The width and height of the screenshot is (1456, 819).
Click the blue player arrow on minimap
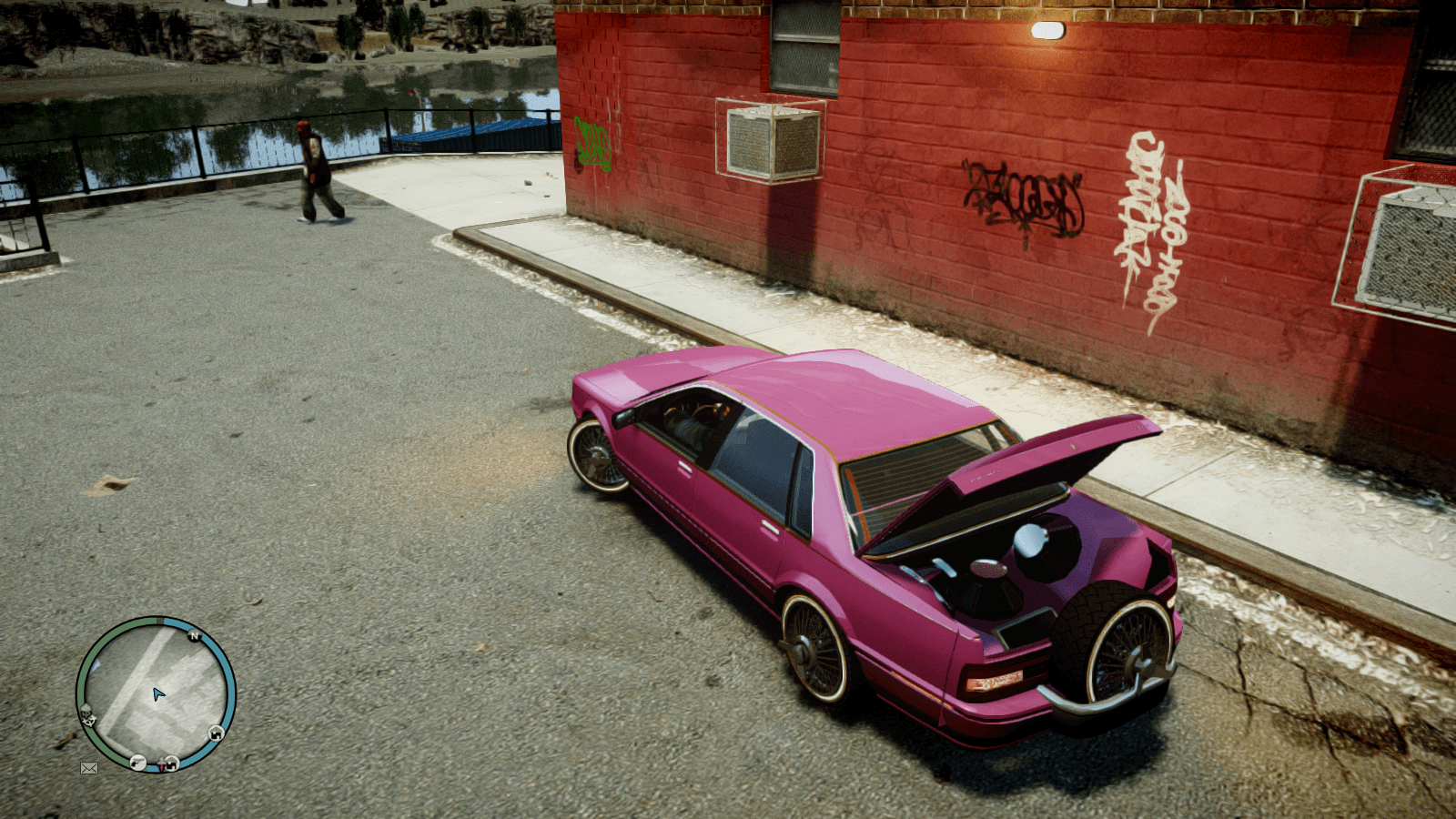[158, 694]
